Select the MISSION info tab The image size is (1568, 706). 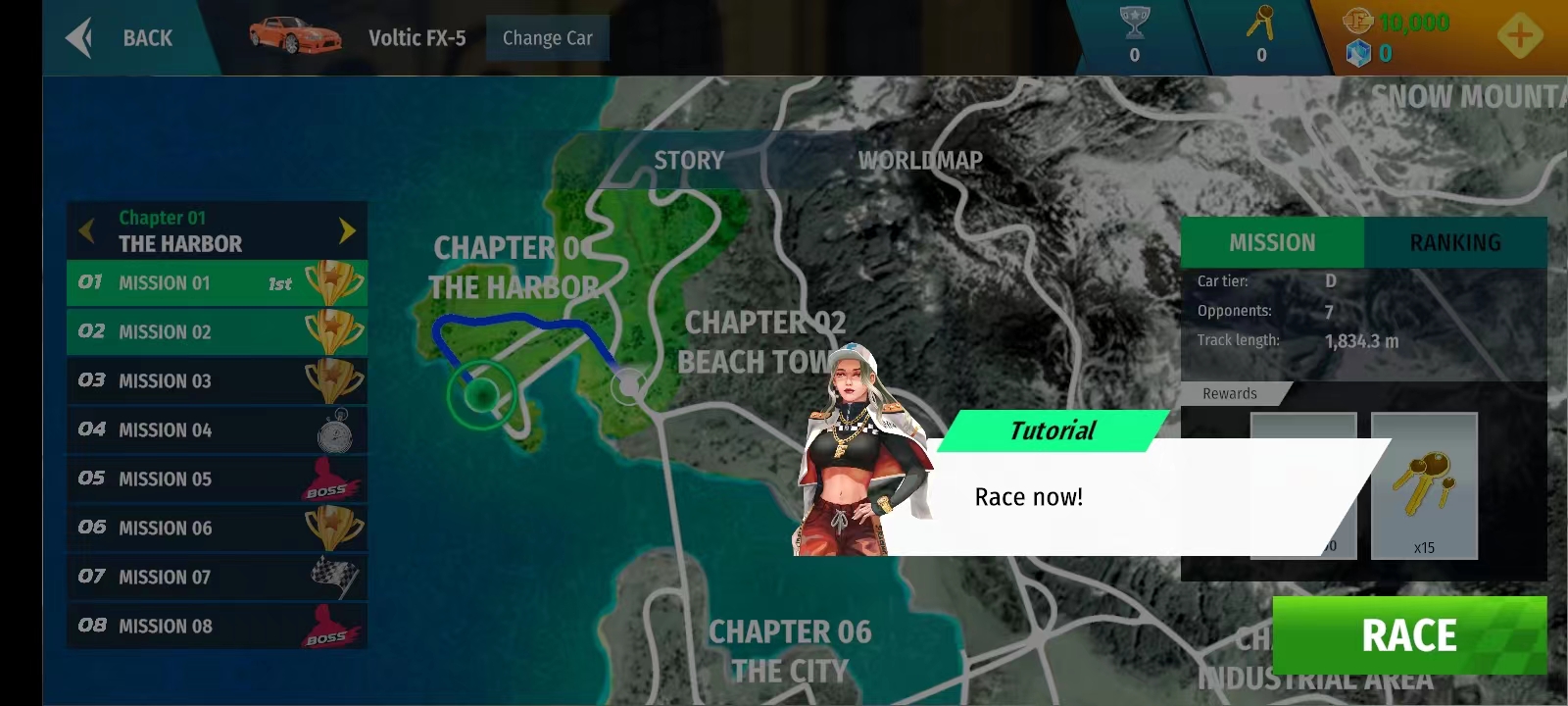tap(1271, 242)
